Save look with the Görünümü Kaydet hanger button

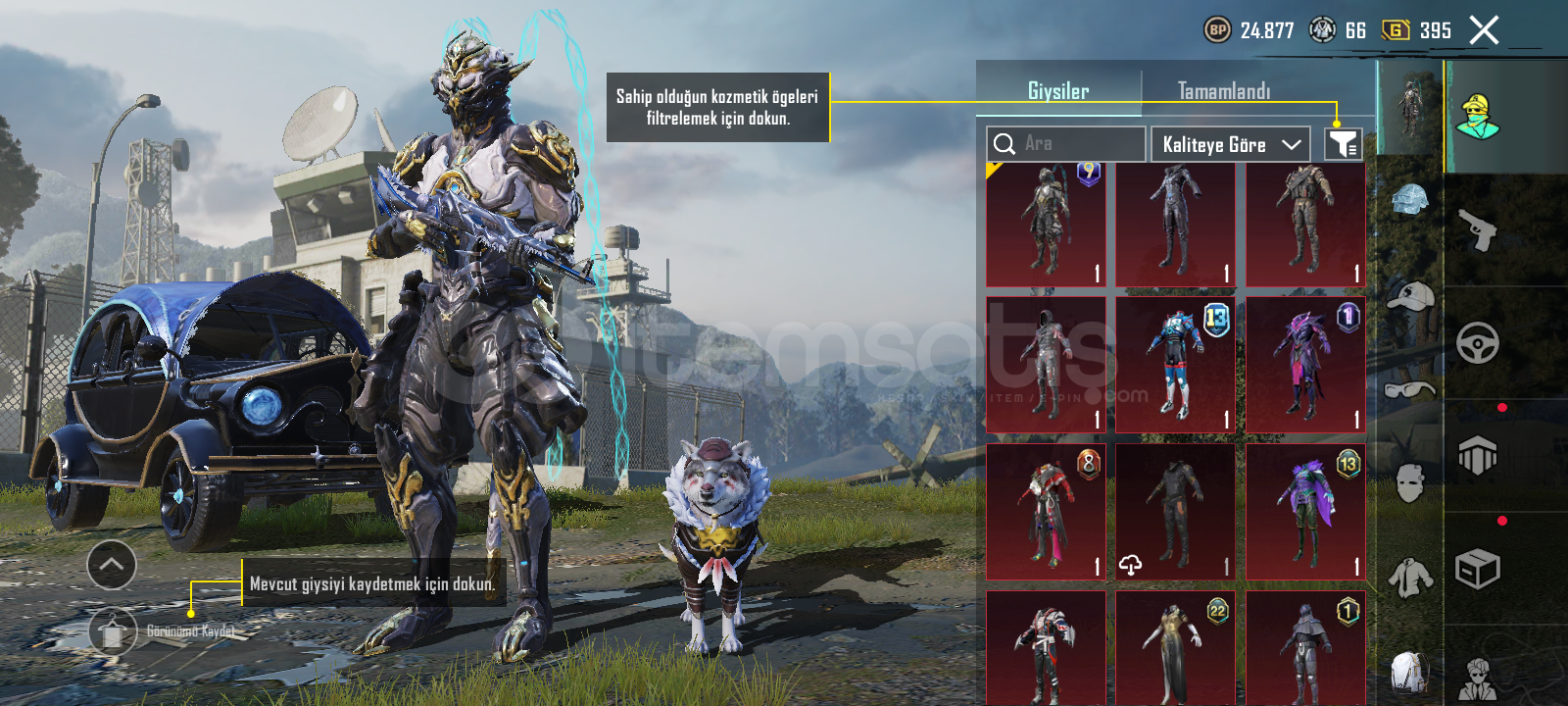coord(113,631)
